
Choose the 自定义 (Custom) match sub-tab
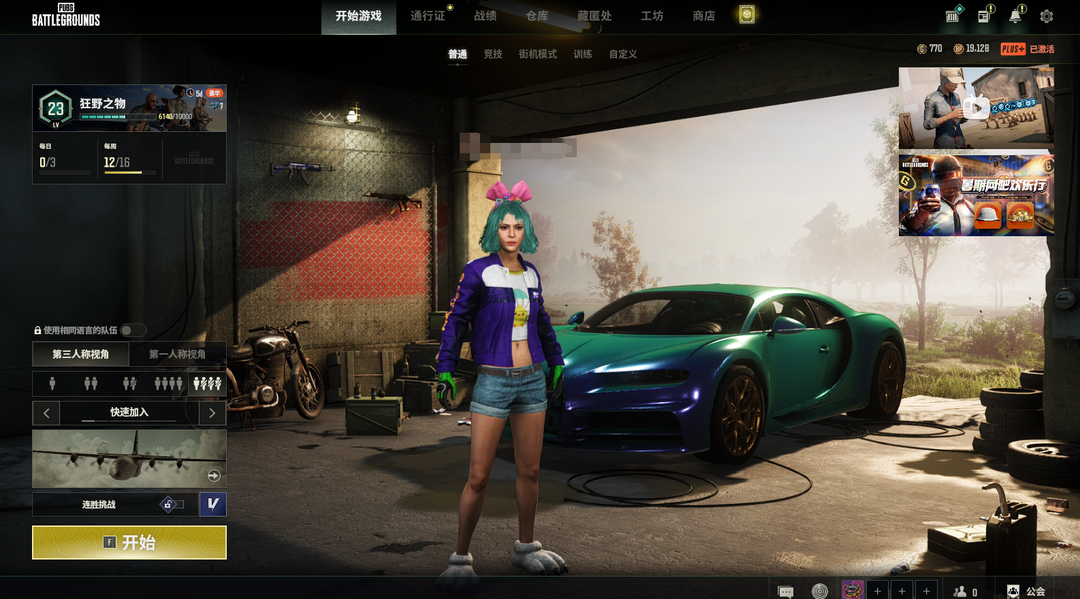pyautogui.click(x=623, y=54)
